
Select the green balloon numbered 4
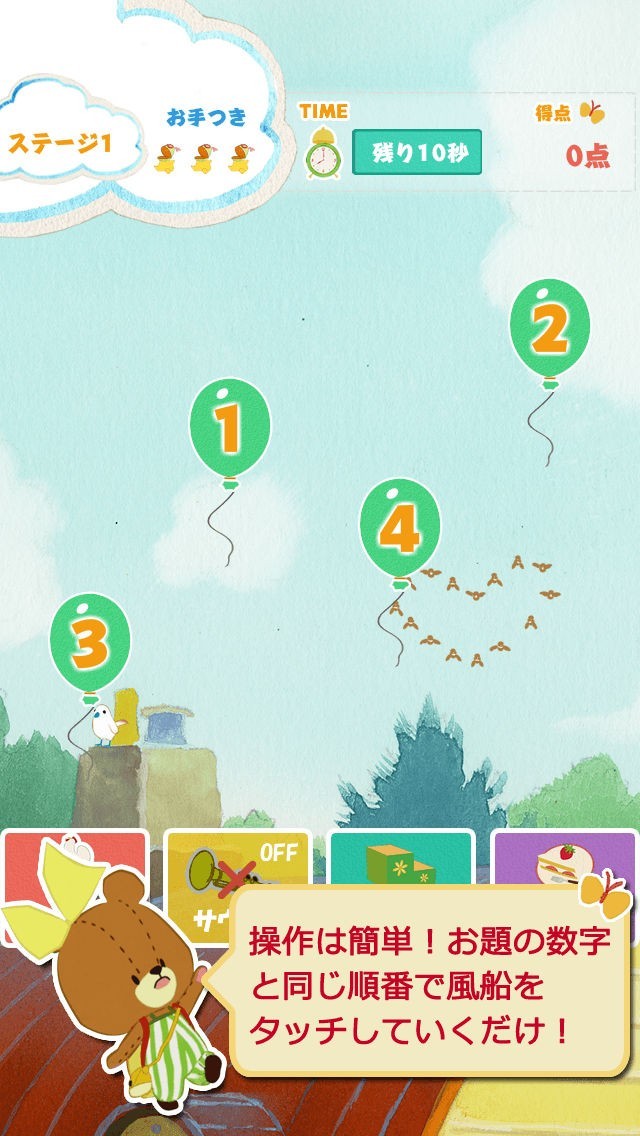coord(399,529)
